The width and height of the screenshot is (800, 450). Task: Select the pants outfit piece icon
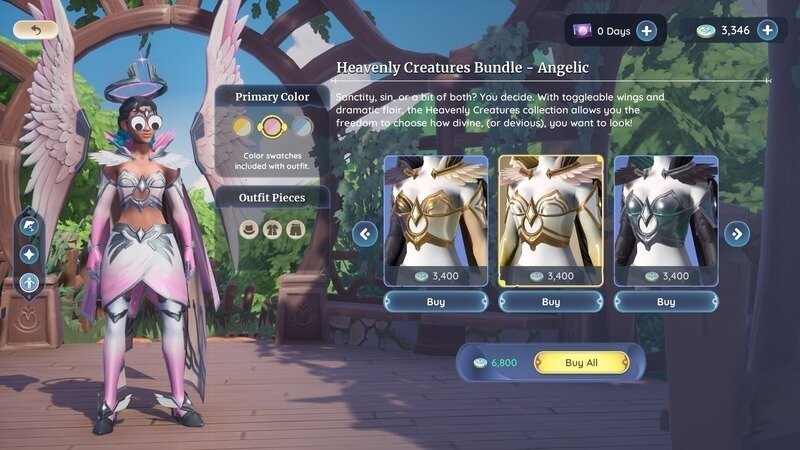tap(294, 229)
